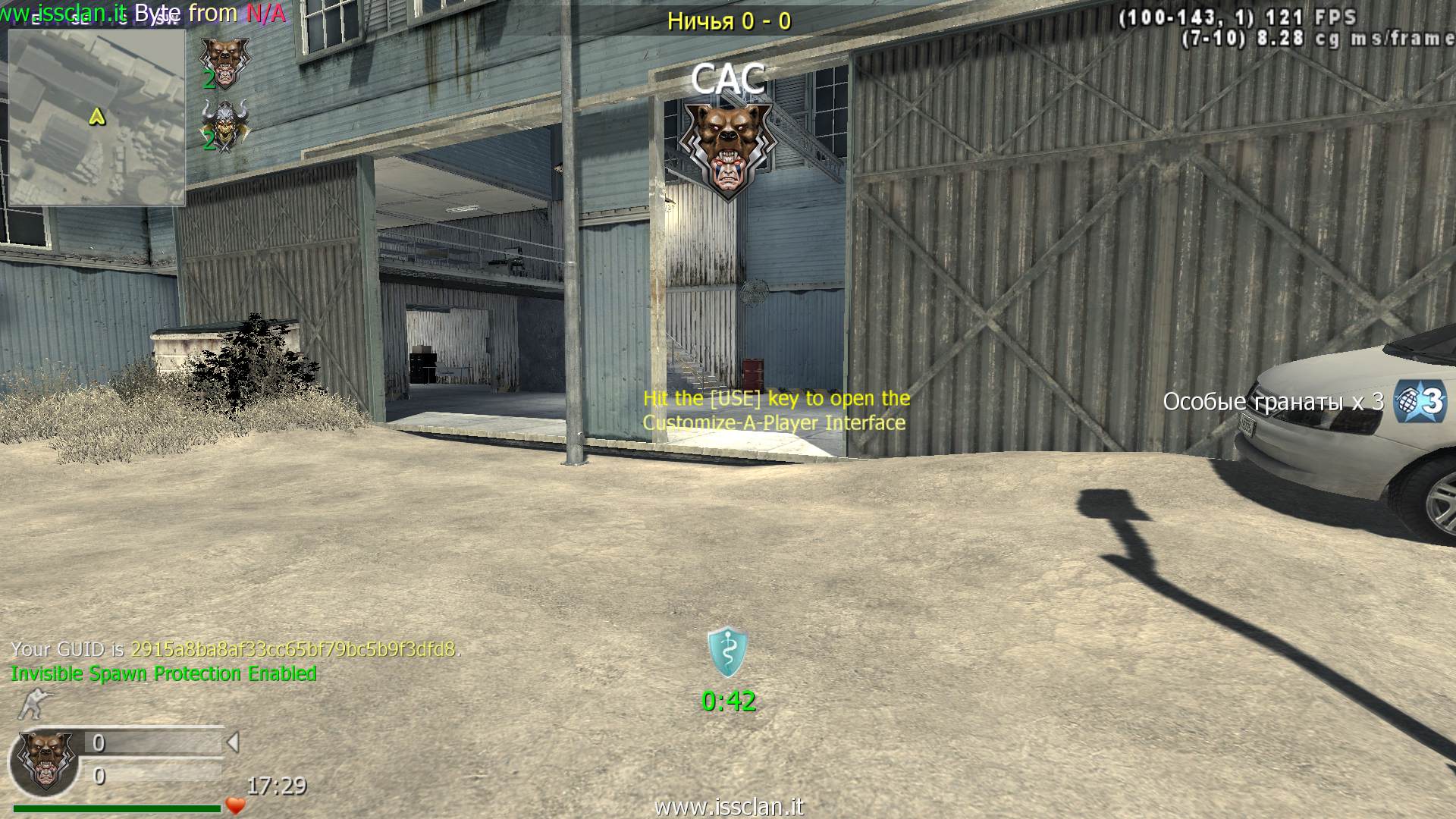
Task: Click the minimap
Action: click(x=96, y=118)
